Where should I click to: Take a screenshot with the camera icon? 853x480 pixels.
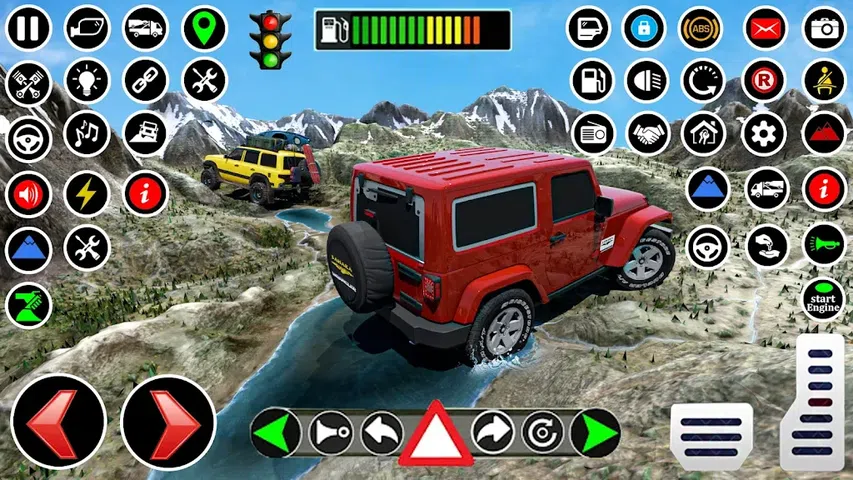point(825,28)
